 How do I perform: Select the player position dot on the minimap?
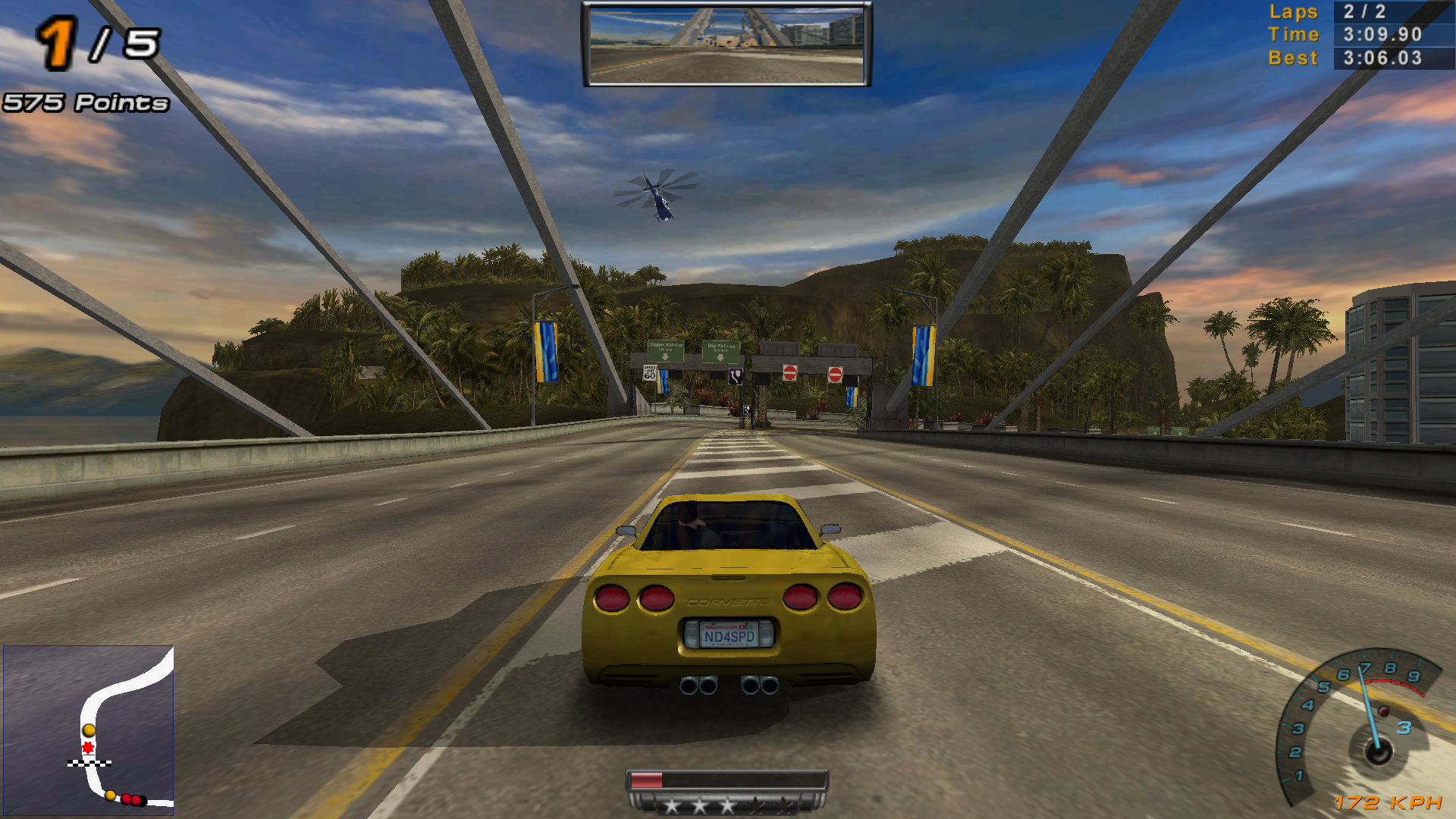tap(88, 729)
